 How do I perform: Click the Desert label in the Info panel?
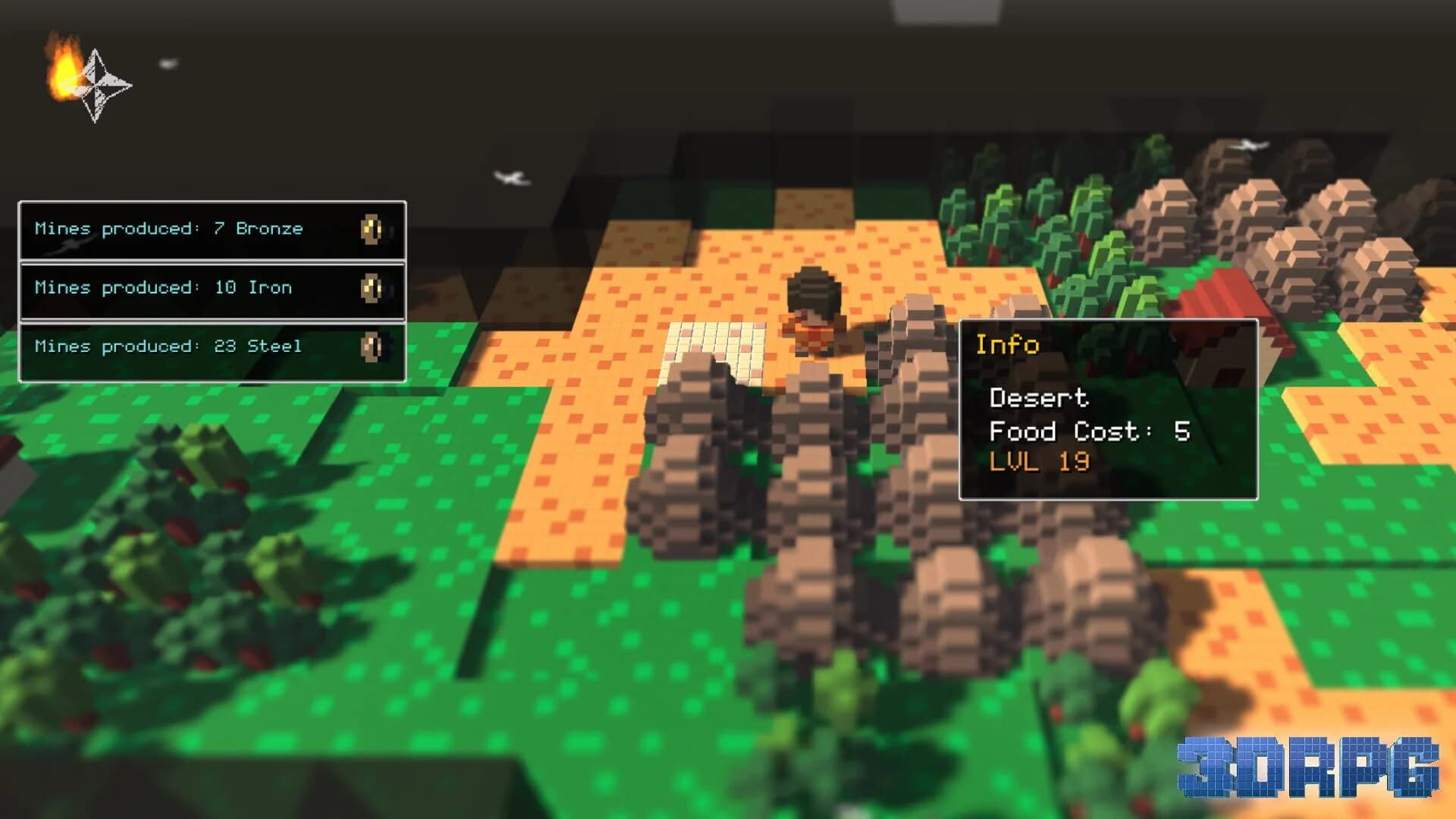coord(1039,398)
